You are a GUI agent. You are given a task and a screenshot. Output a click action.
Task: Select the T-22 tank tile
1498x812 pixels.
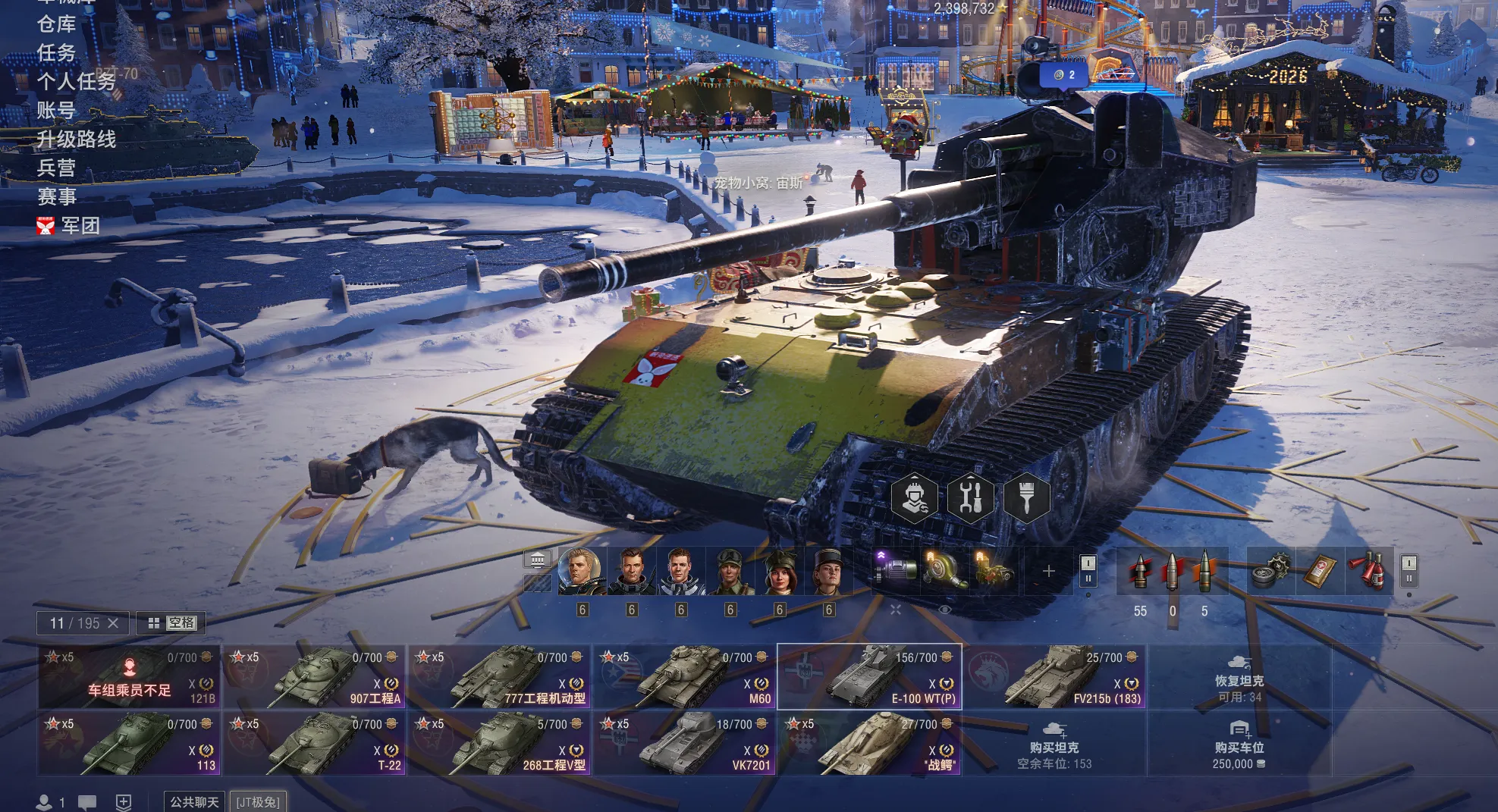click(315, 744)
